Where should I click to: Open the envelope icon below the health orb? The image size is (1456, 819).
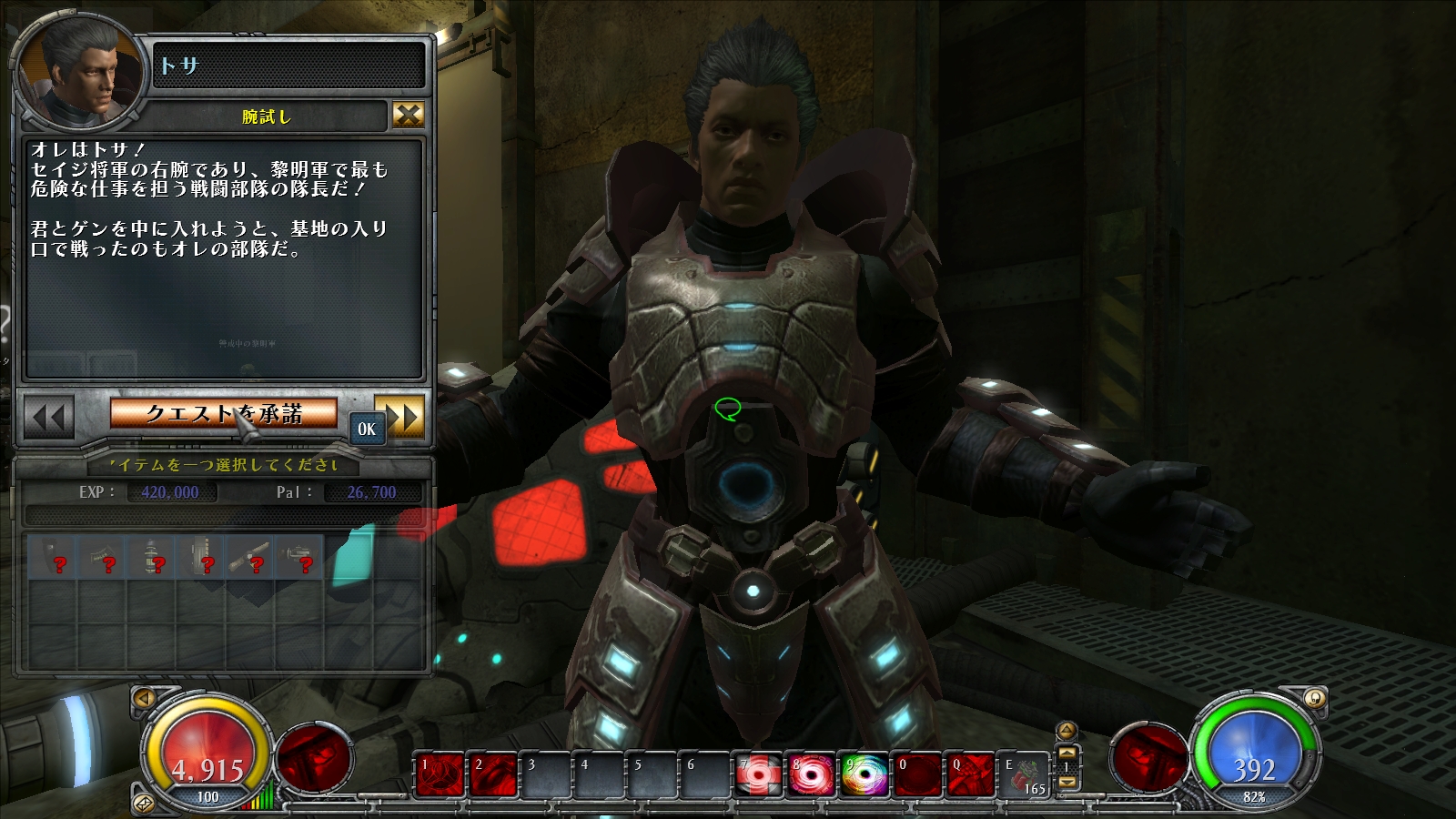click(143, 804)
